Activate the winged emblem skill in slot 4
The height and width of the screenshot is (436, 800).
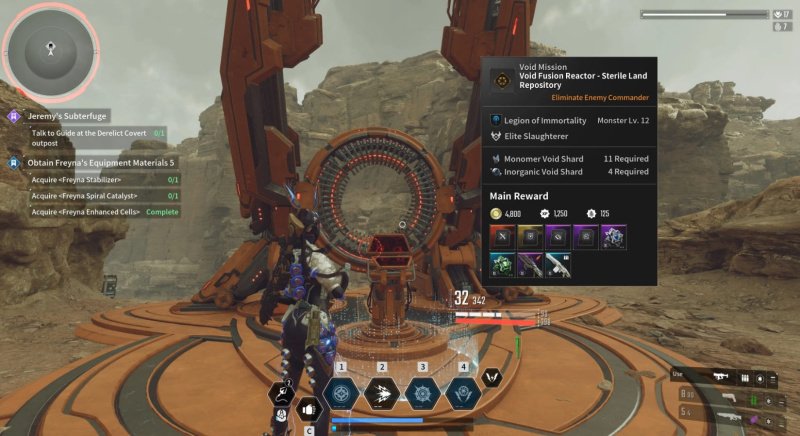463,393
